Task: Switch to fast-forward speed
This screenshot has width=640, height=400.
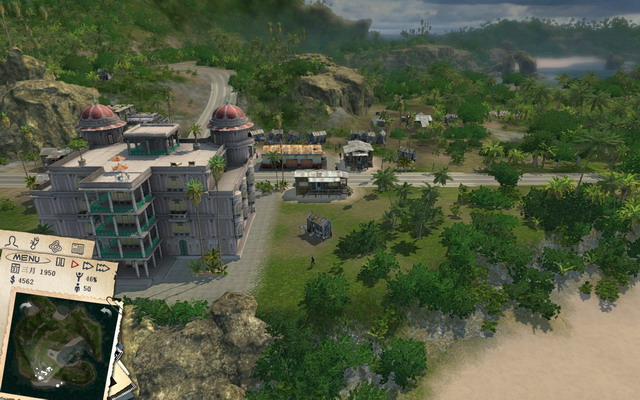Action: (x=87, y=265)
